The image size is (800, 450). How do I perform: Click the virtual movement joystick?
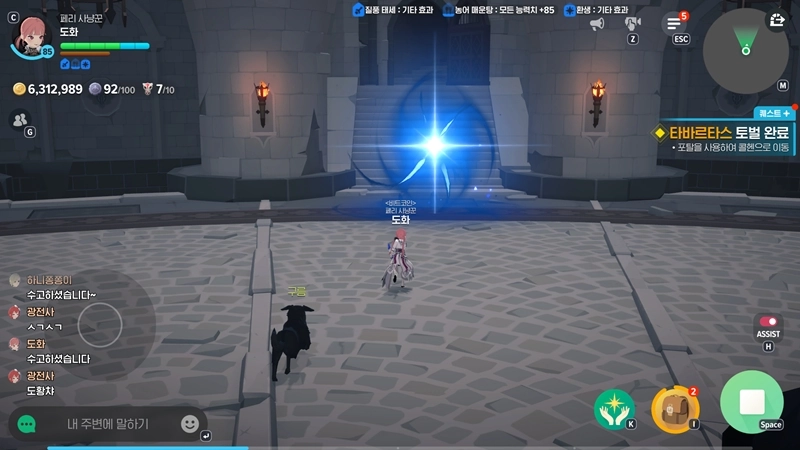click(x=100, y=323)
